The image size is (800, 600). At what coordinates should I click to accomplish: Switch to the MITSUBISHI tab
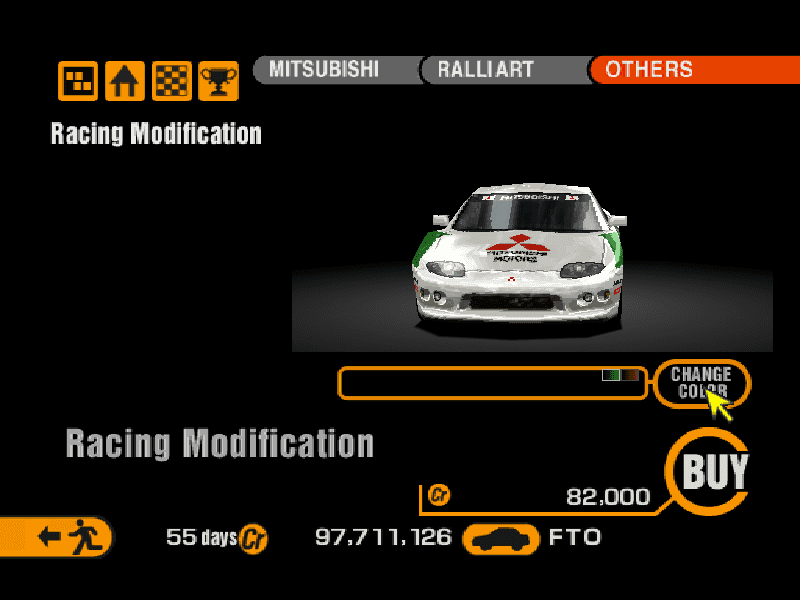331,70
